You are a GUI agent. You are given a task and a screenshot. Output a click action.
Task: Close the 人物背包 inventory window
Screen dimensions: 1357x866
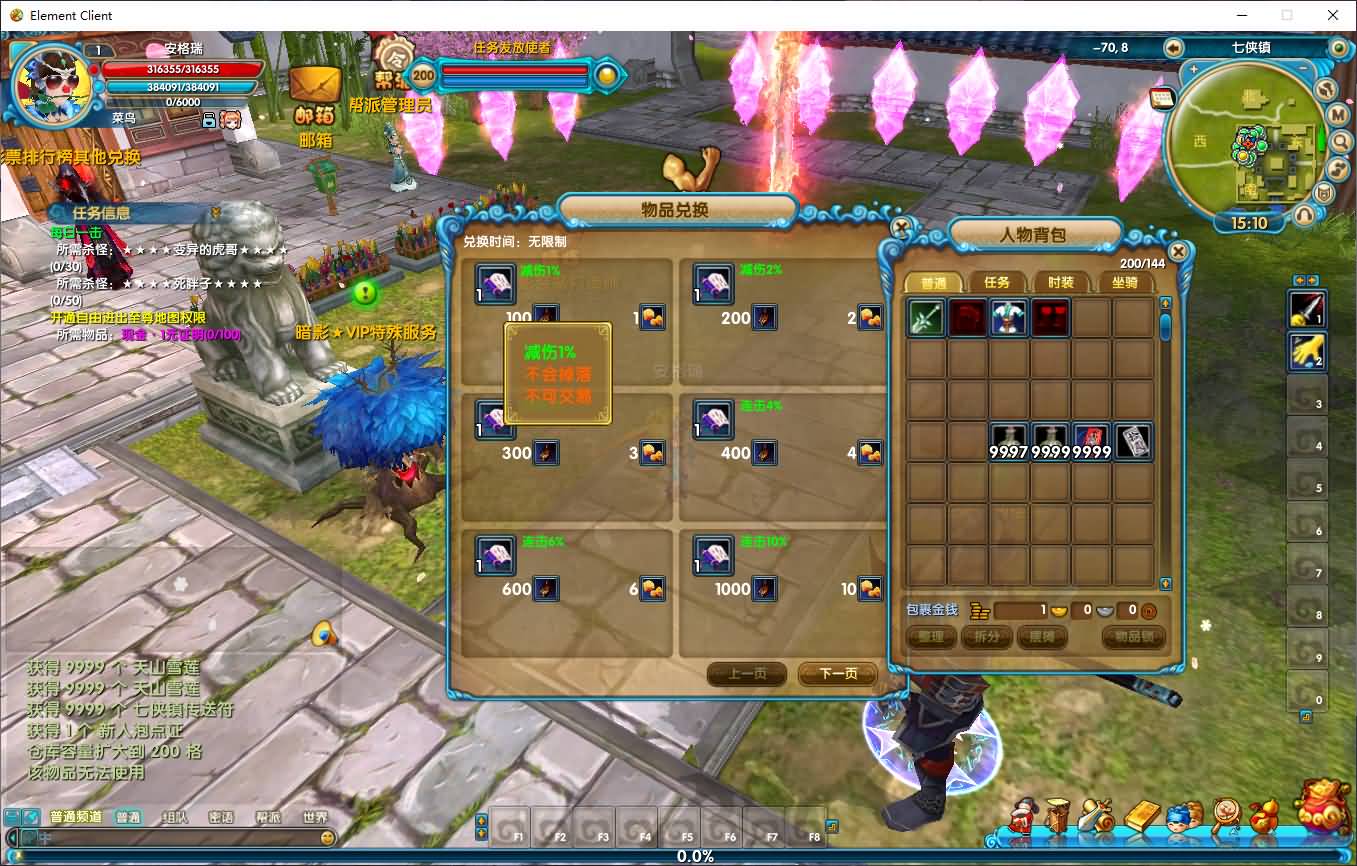pyautogui.click(x=1178, y=251)
